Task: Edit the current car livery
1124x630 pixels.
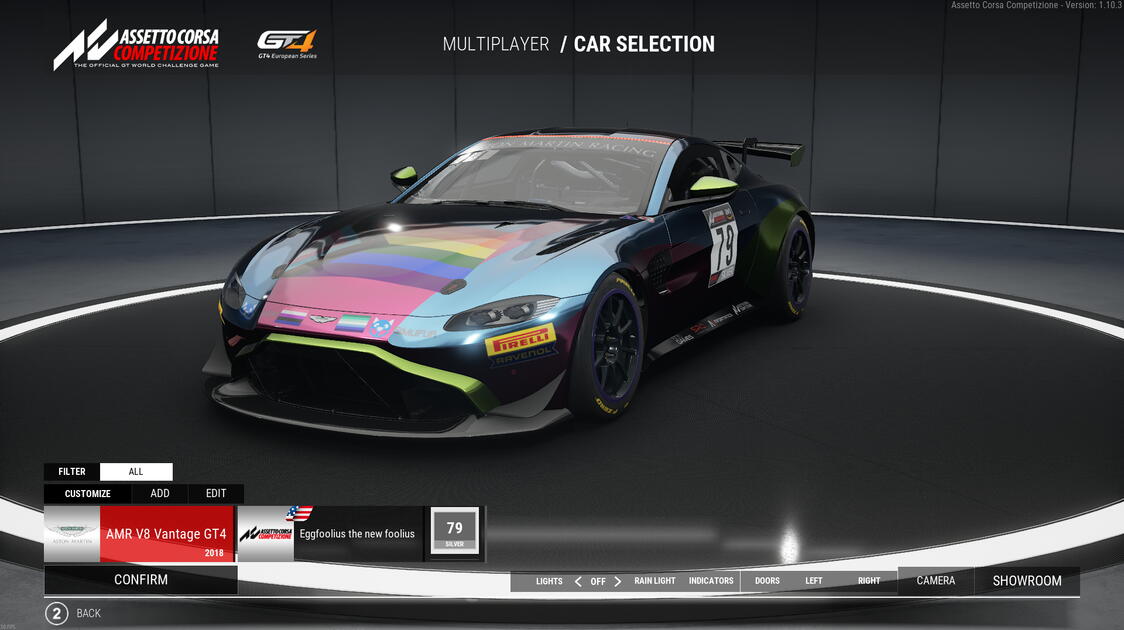Action: 216,493
